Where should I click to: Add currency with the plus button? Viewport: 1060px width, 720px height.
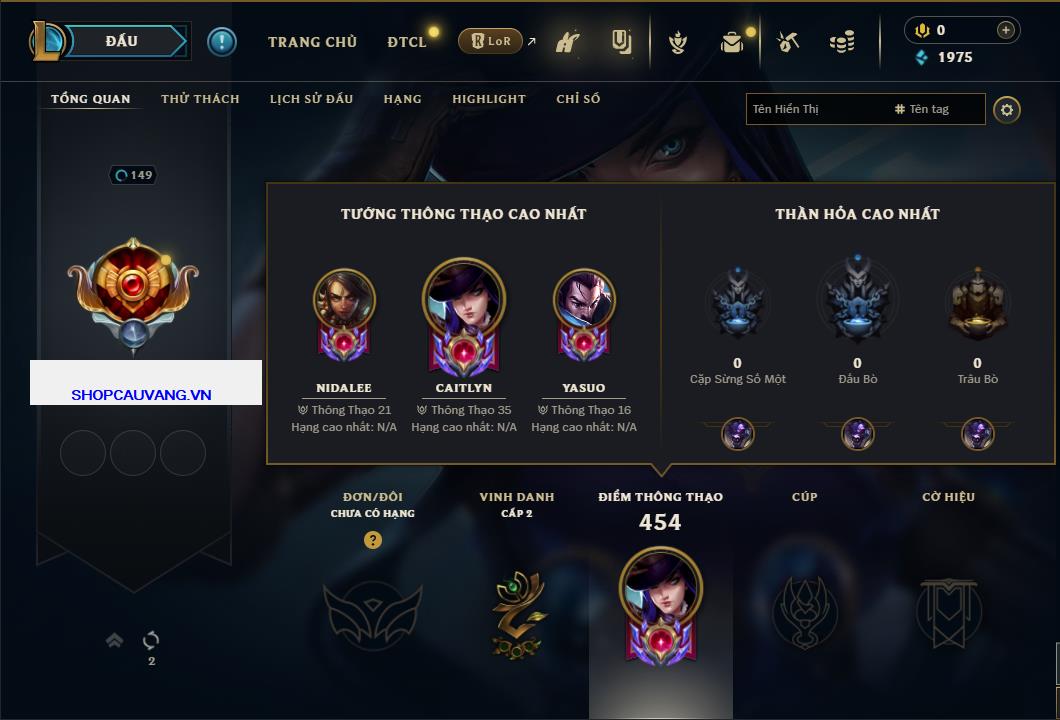click(x=1006, y=30)
